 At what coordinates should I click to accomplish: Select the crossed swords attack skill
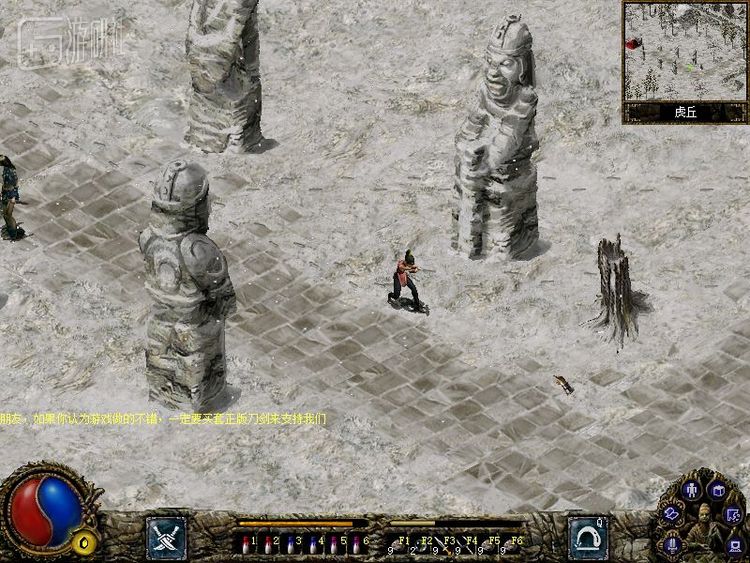[x=165, y=536]
